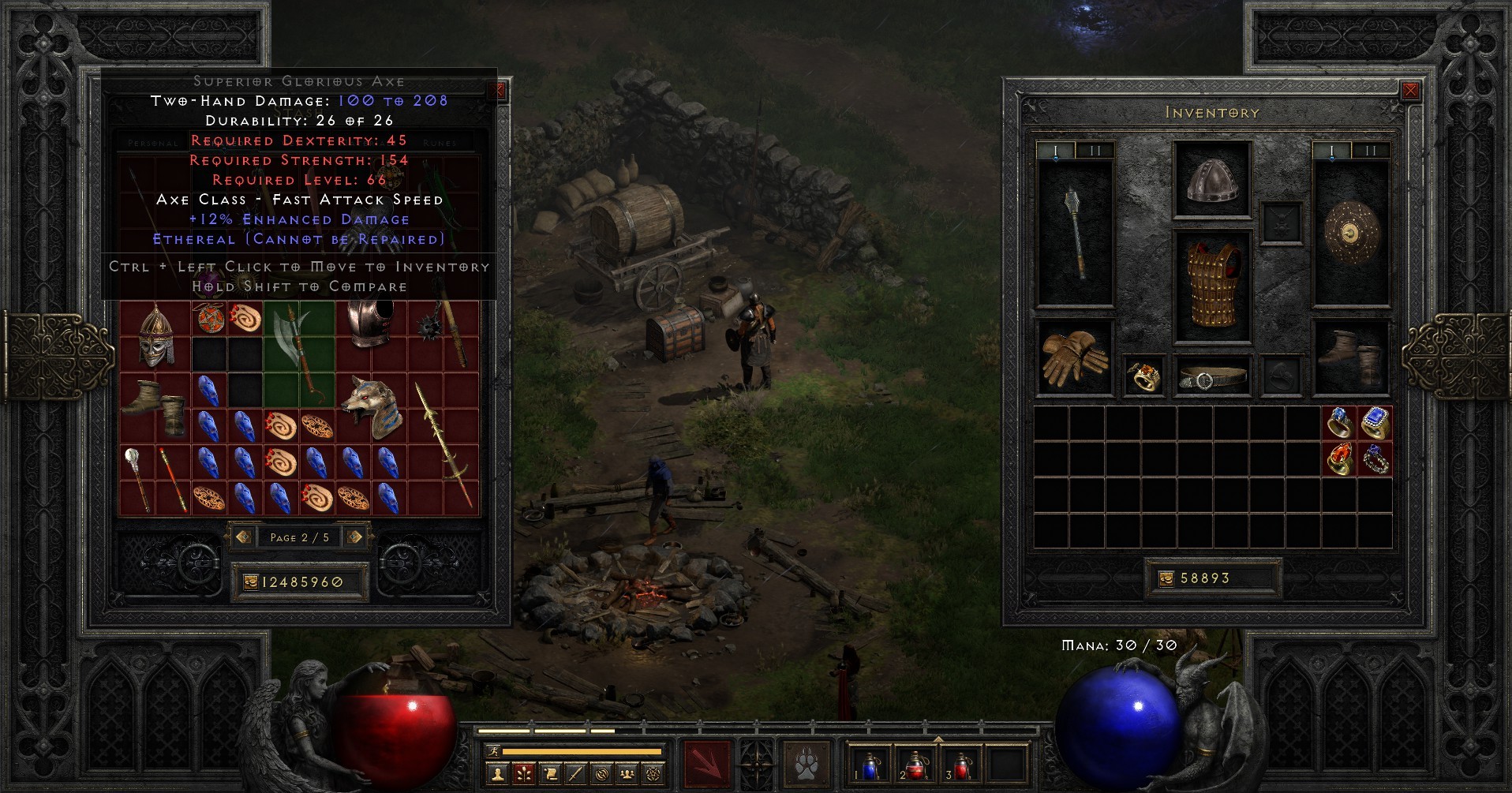The image size is (1512, 793).
Task: Click the mercenary sword icon
Action: [574, 772]
